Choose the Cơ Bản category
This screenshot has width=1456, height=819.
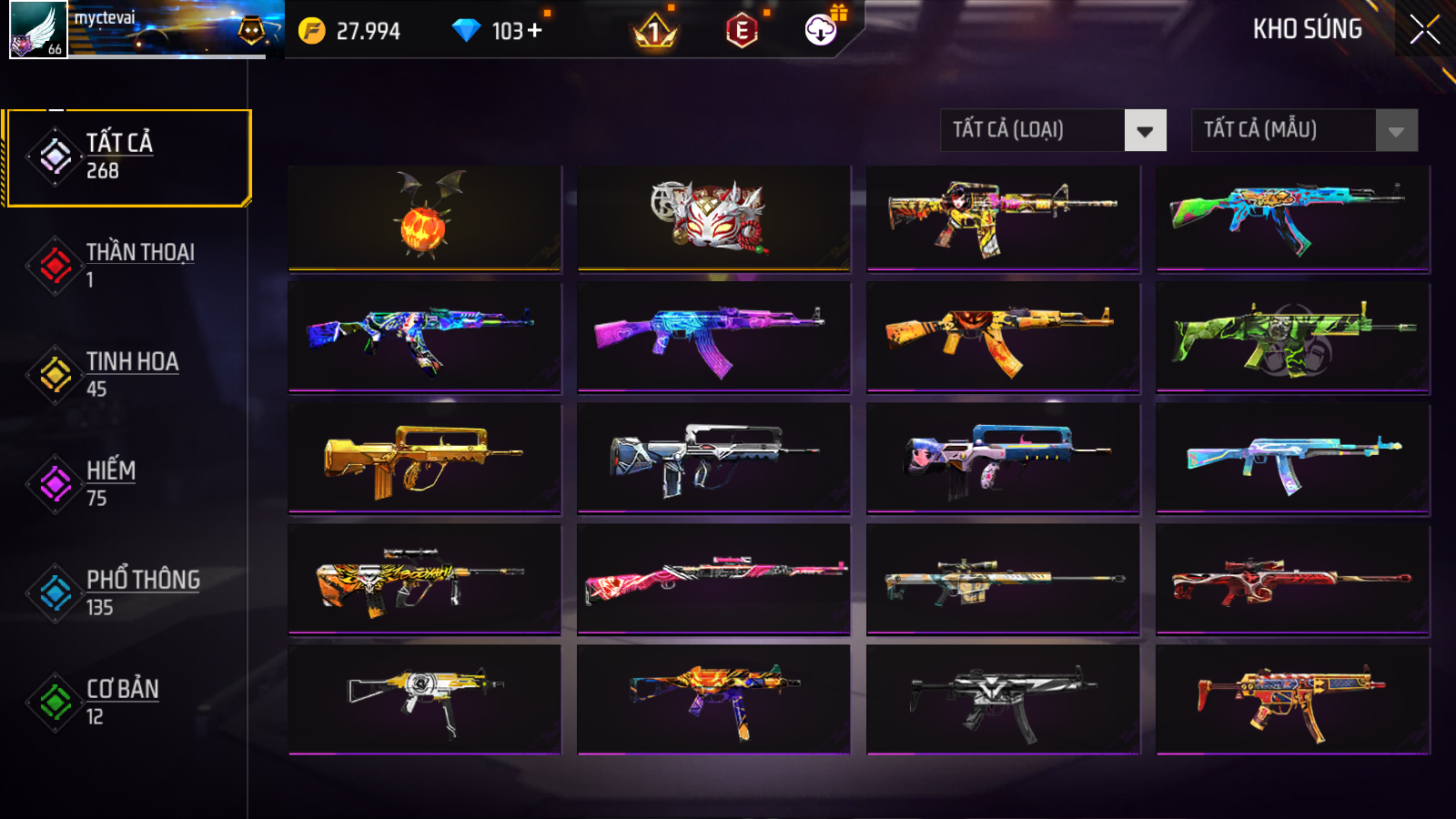click(127, 703)
